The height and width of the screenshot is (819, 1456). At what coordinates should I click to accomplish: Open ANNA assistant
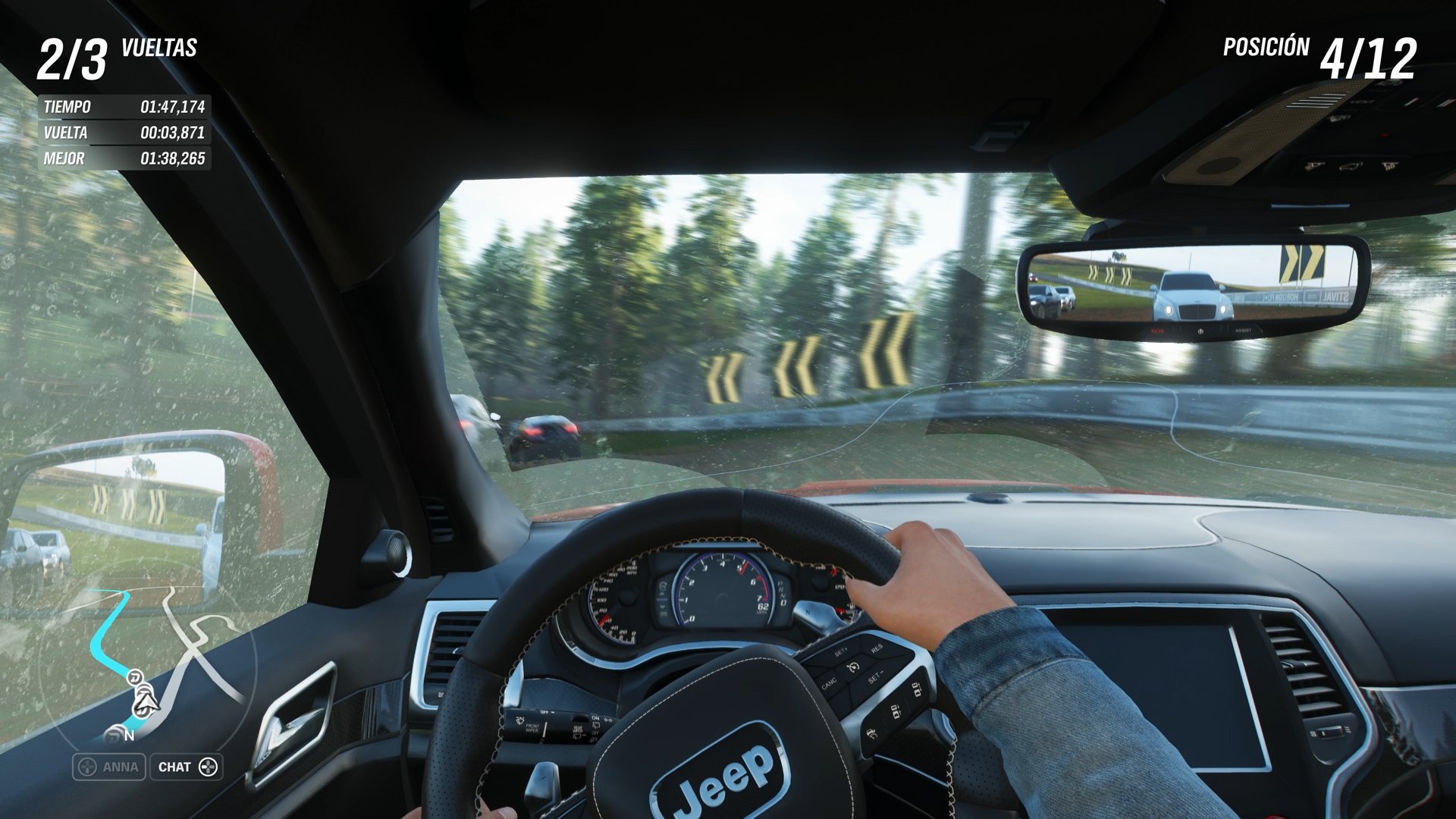coord(112,767)
